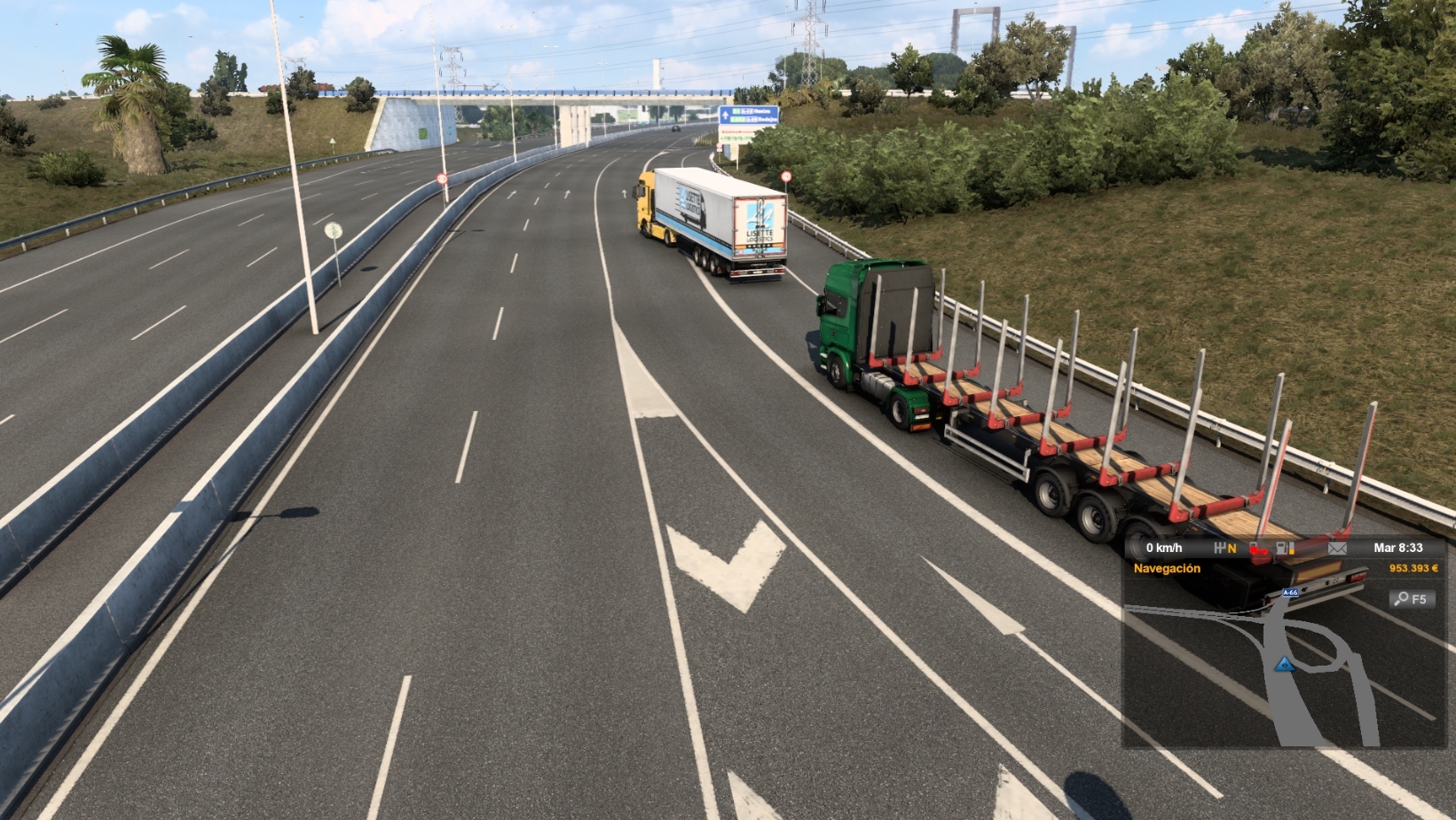The image size is (1456, 820).
Task: Open fuel information via the pump icon
Action: (1282, 548)
